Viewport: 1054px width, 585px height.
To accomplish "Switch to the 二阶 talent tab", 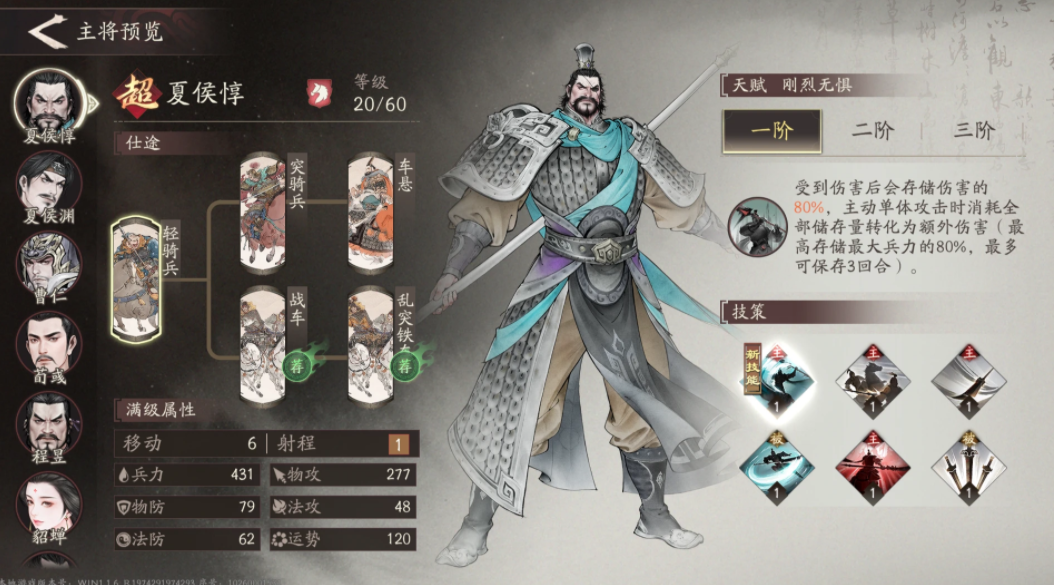I will click(x=872, y=131).
